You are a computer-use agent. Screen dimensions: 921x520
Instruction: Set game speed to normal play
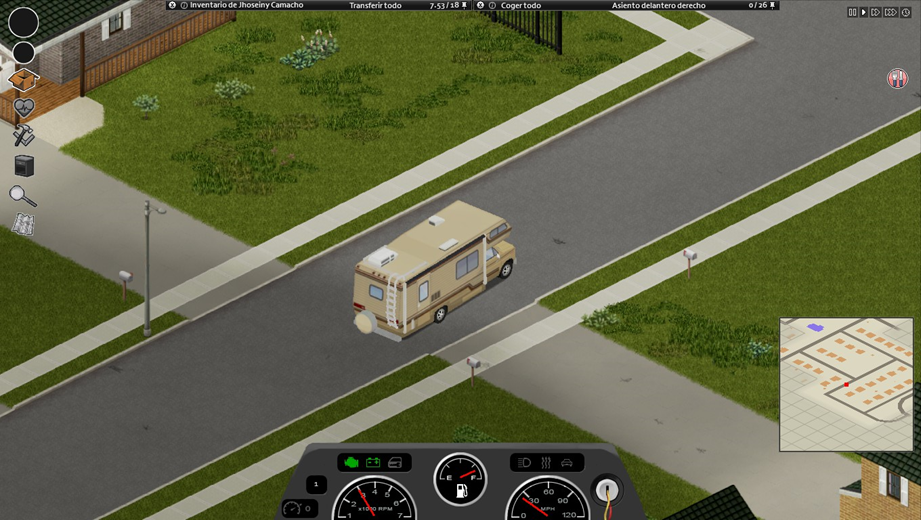[x=864, y=12]
